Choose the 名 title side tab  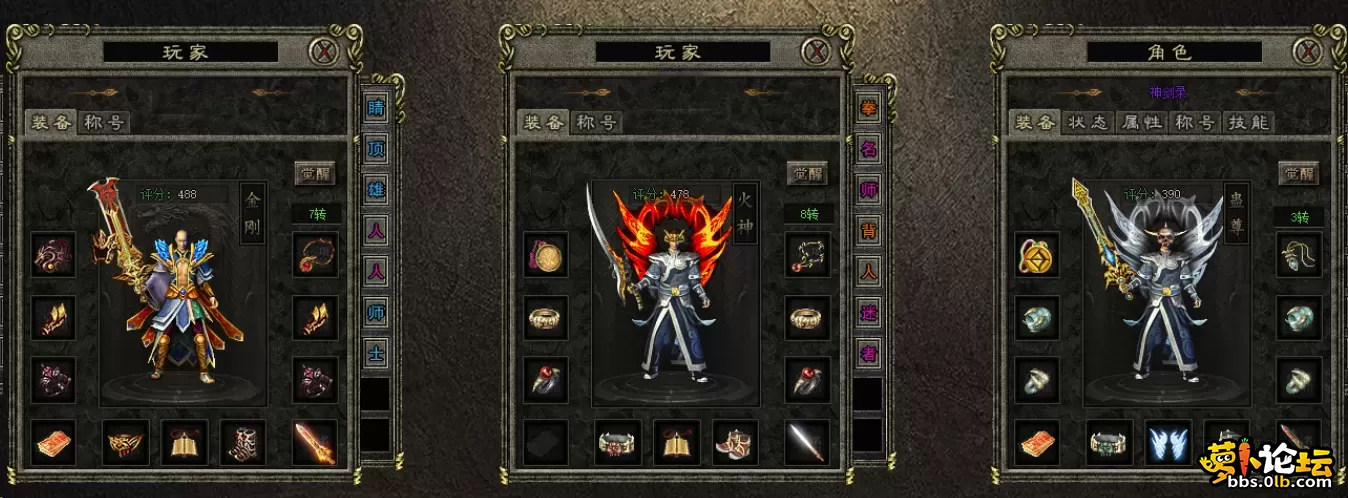tap(868, 150)
